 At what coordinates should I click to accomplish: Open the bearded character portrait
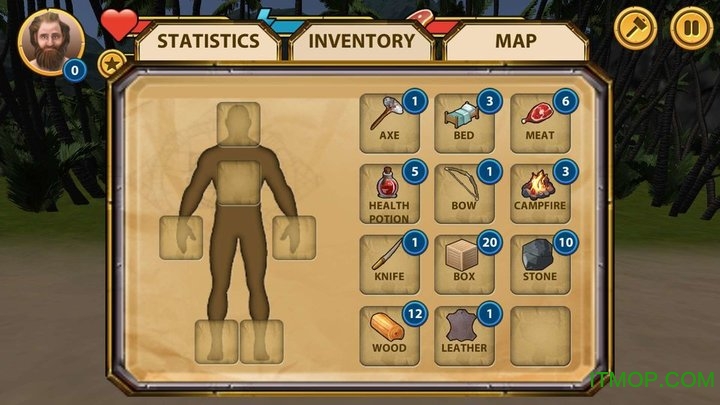point(51,42)
